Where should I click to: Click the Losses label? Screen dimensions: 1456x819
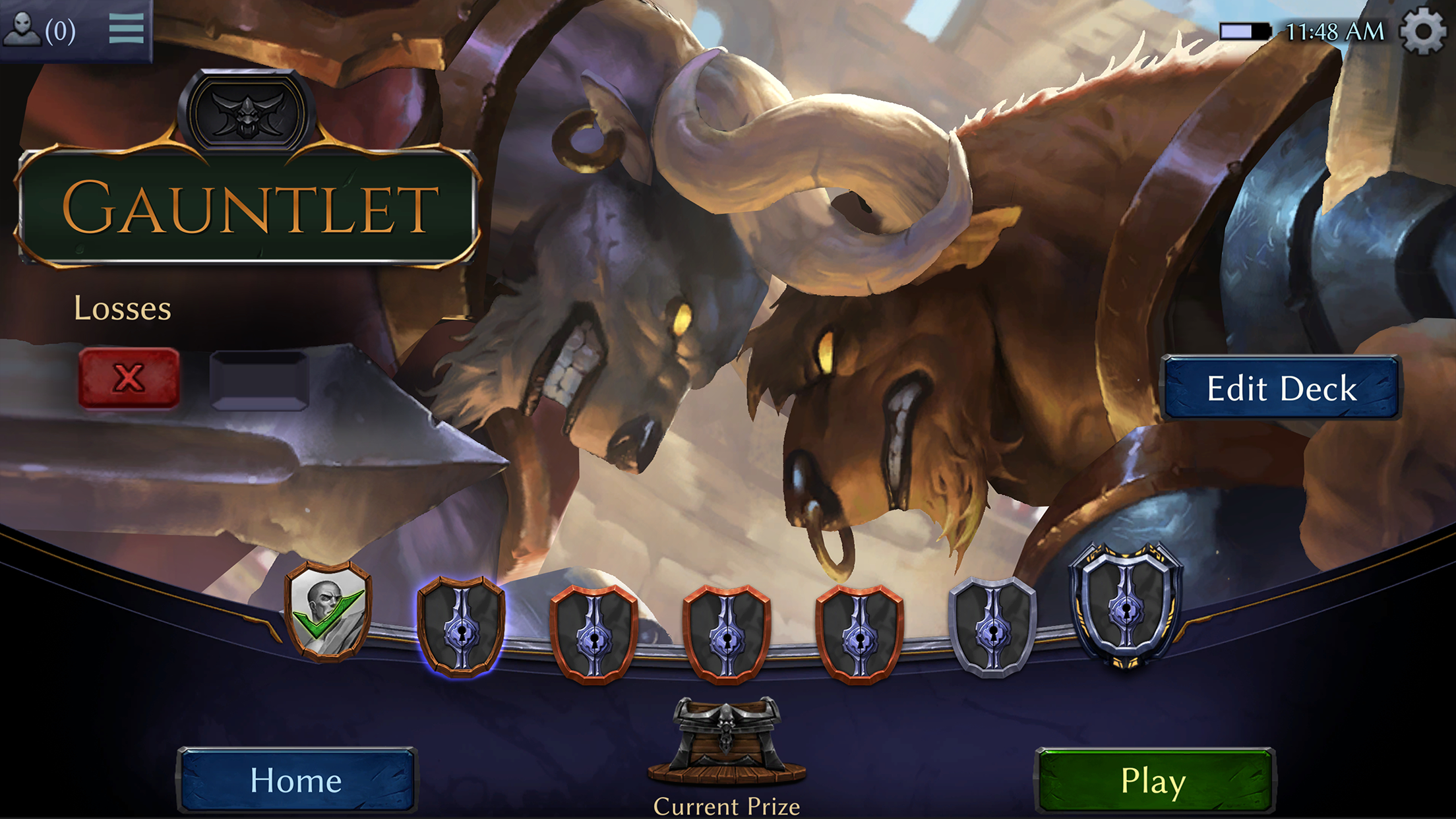123,308
